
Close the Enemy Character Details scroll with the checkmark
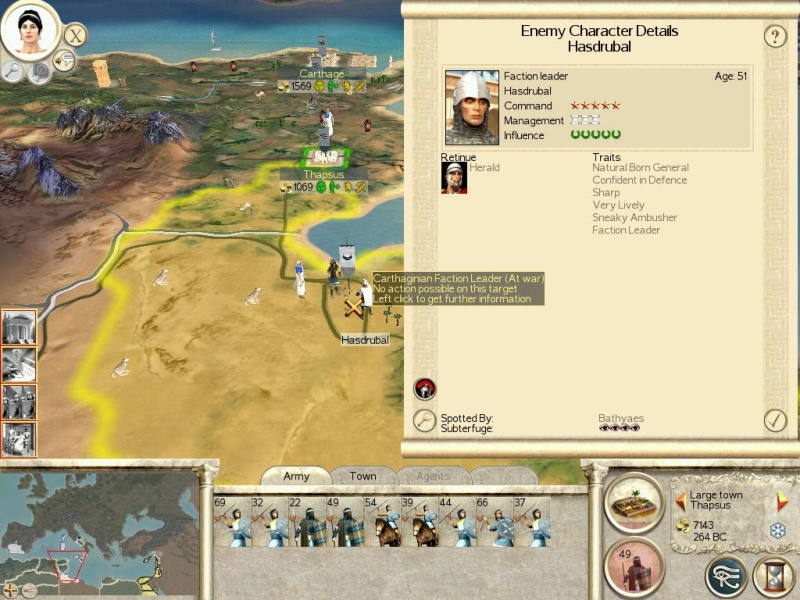(775, 420)
